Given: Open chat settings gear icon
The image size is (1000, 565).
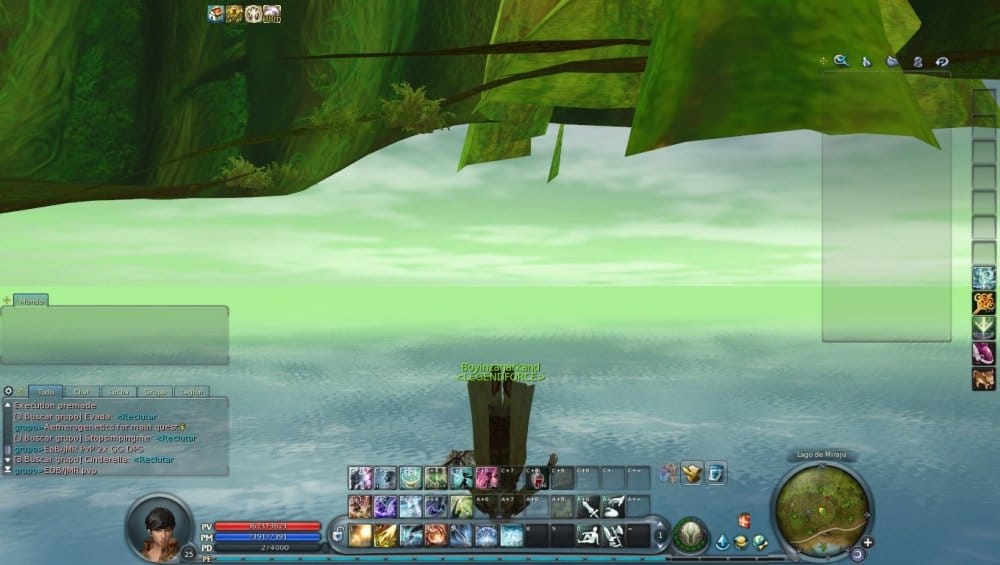Looking at the screenshot, I should click(8, 392).
